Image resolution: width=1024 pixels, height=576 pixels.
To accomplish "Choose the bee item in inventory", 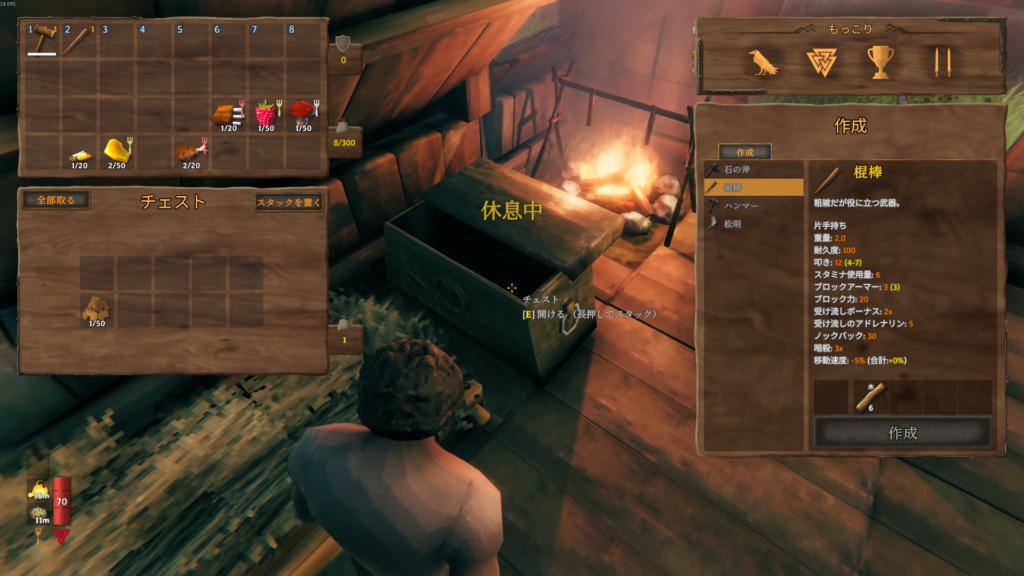I will (79, 153).
